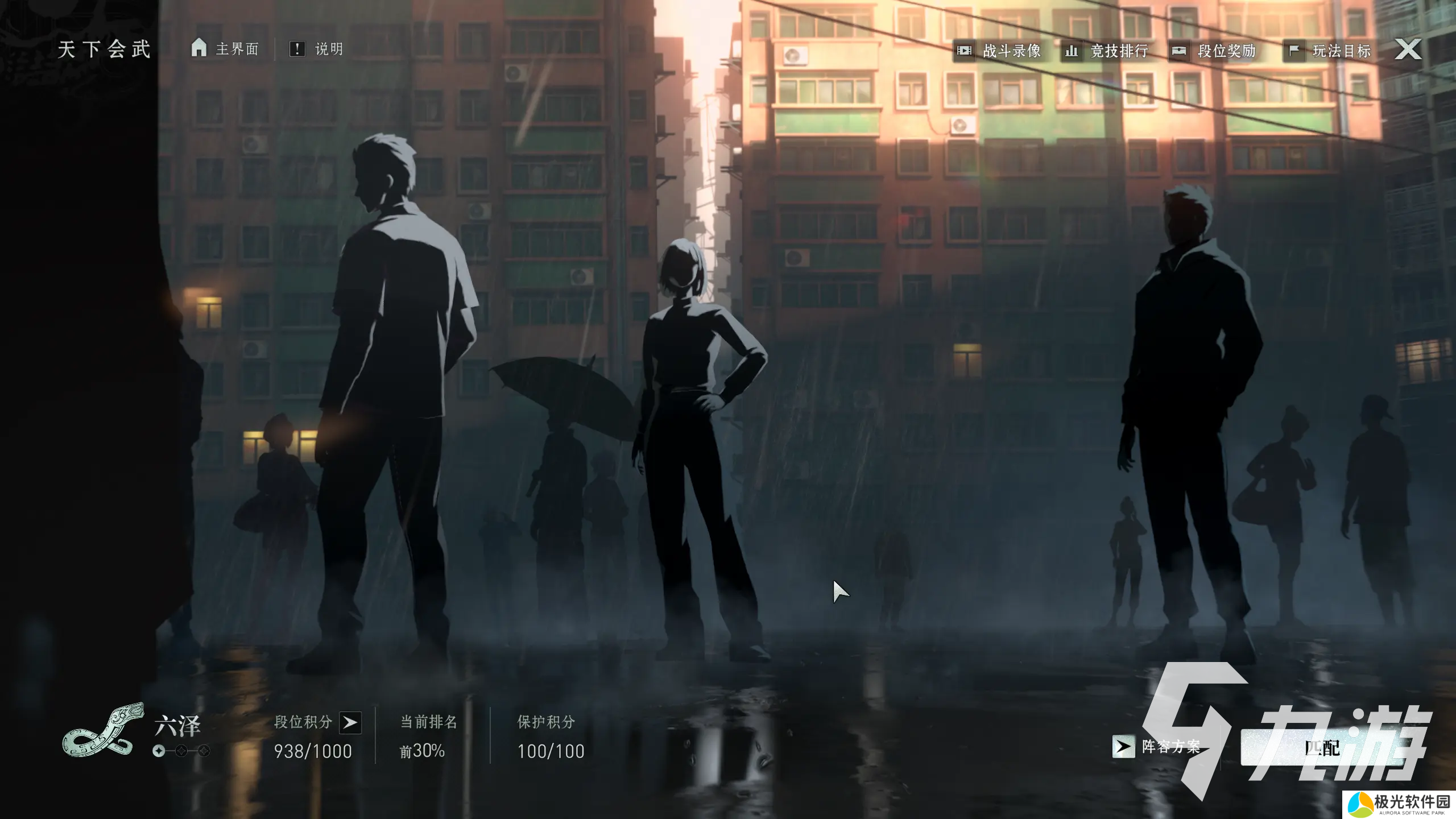Expand the 段位积分 arrow button
1456x819 pixels.
[x=350, y=722]
